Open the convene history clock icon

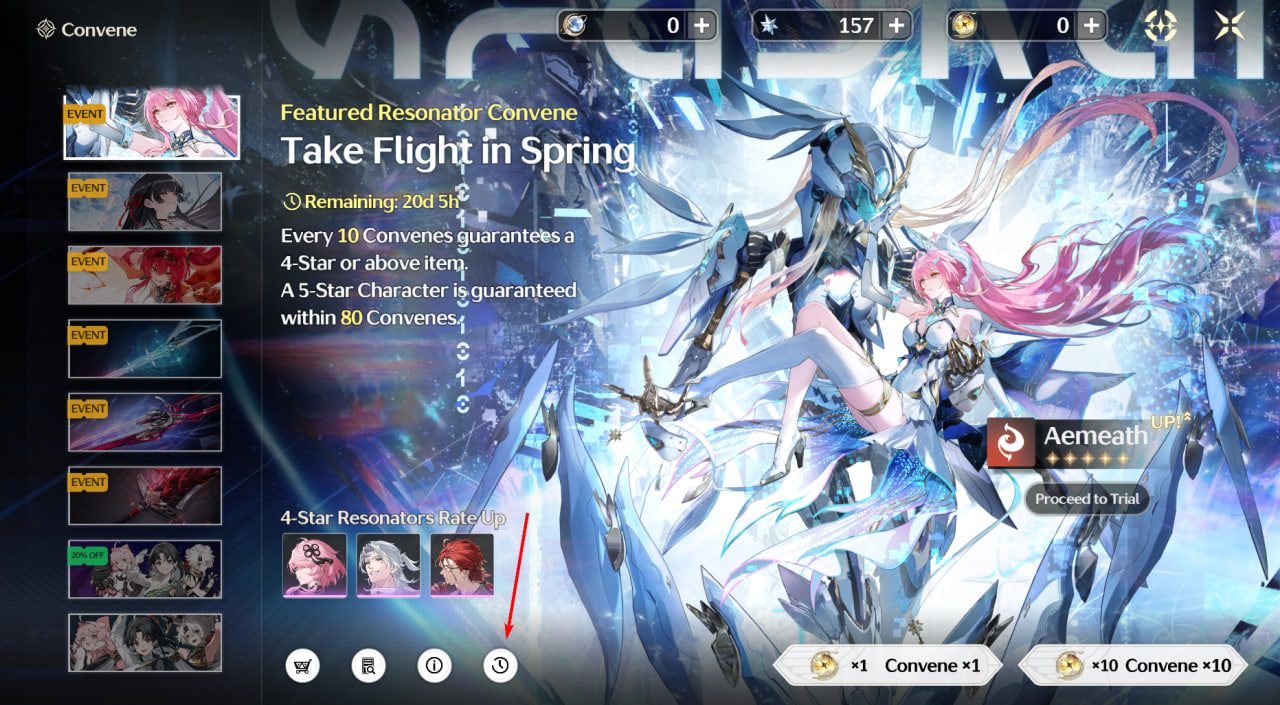tap(500, 665)
